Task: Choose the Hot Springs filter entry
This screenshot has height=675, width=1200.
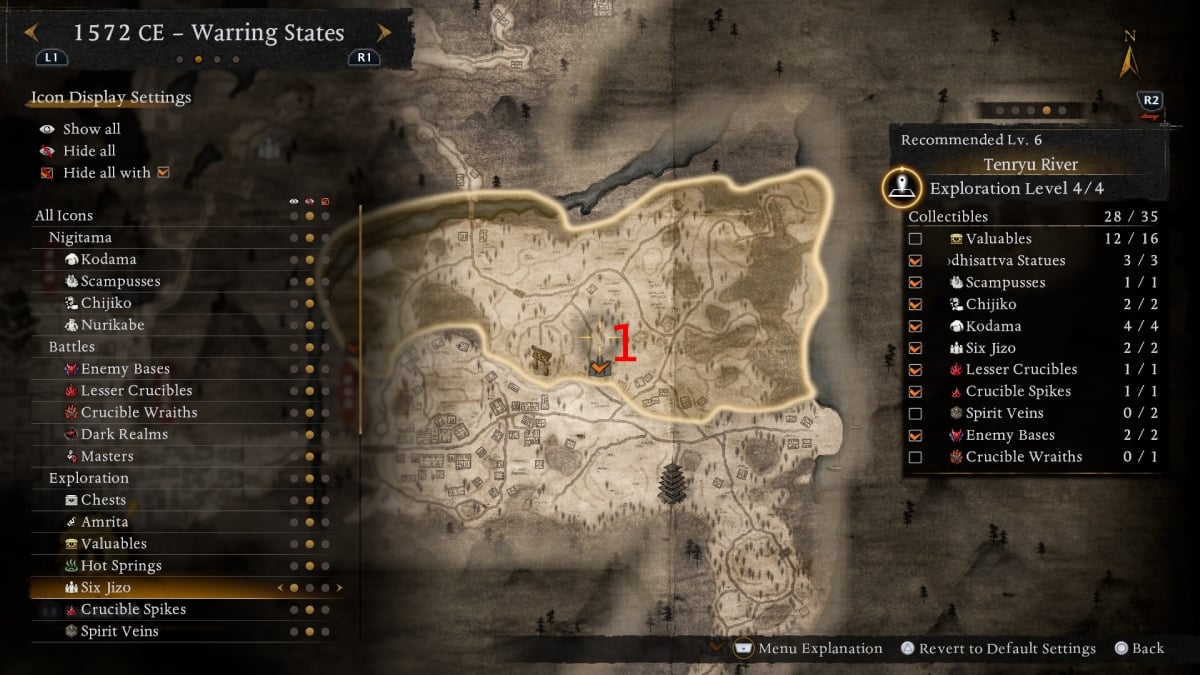Action: (x=121, y=566)
